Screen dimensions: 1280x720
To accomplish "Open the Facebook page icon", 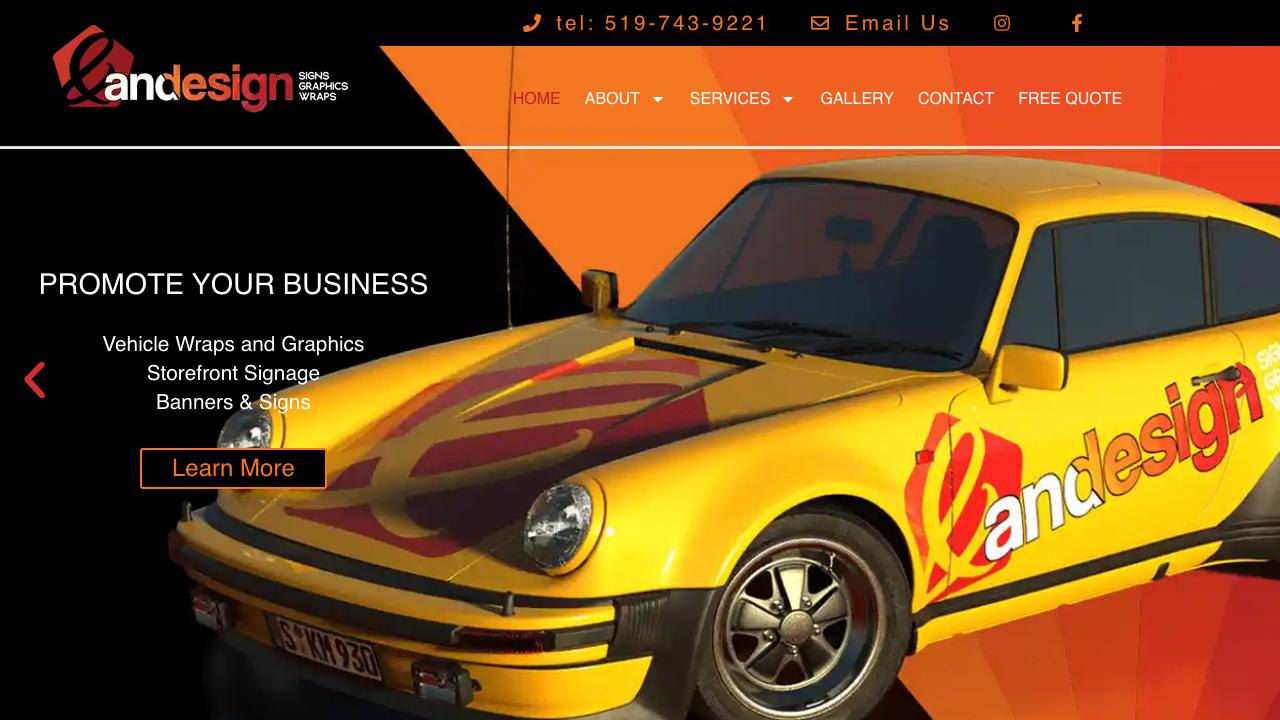I will pyautogui.click(x=1077, y=23).
